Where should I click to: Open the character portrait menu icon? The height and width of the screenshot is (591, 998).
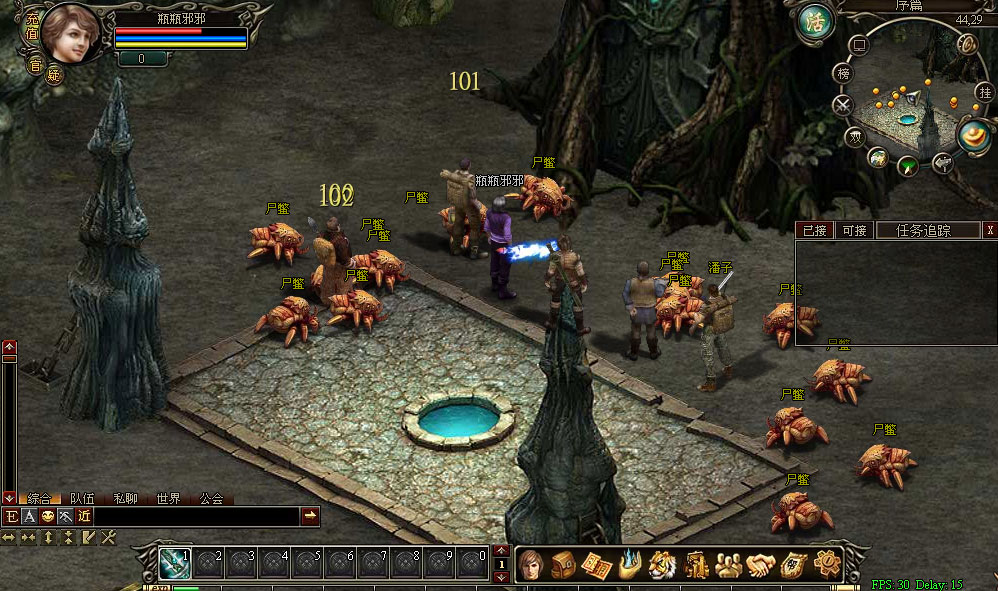click(531, 564)
